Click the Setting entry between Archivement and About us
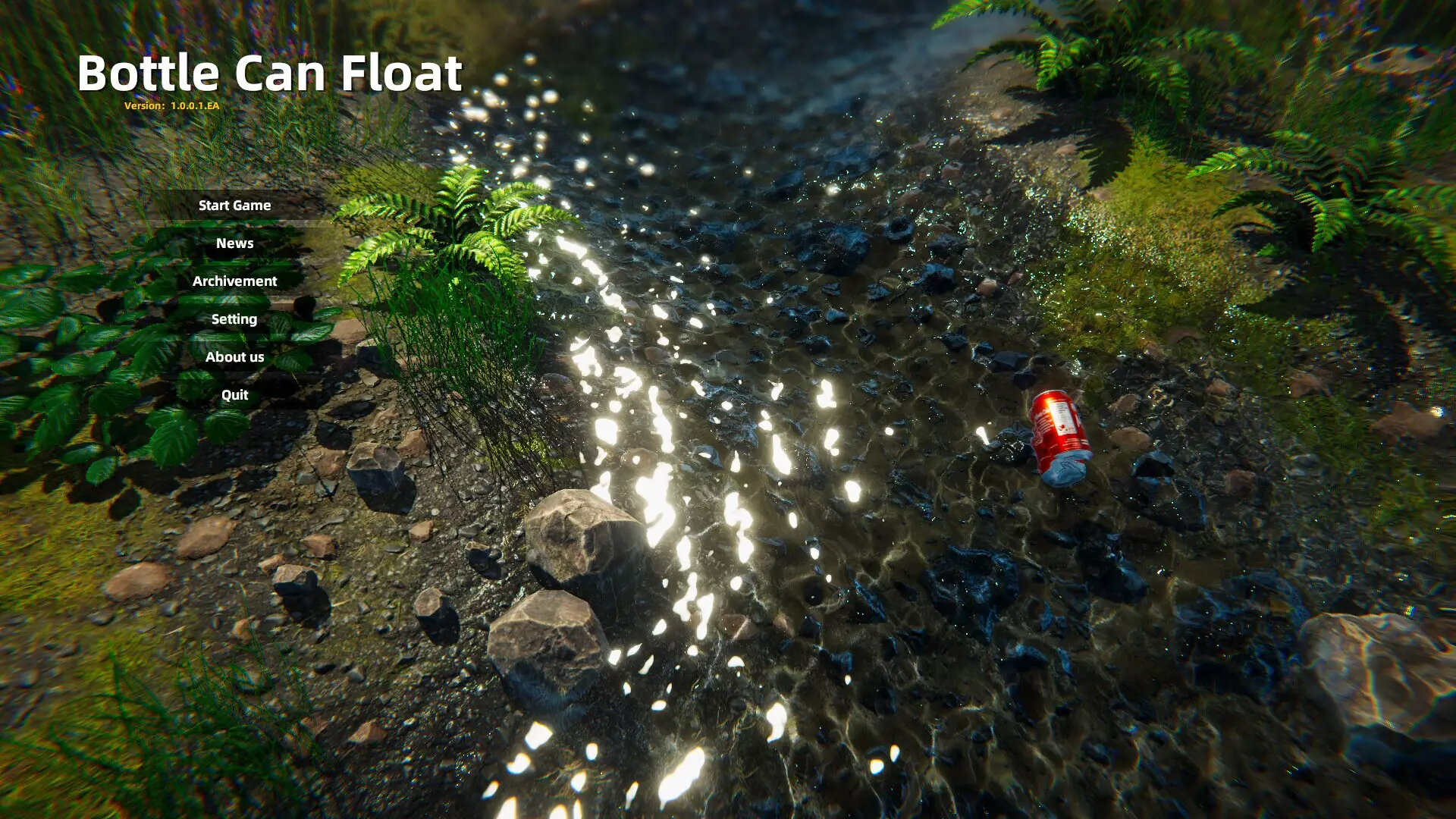This screenshot has width=1456, height=819. (234, 318)
